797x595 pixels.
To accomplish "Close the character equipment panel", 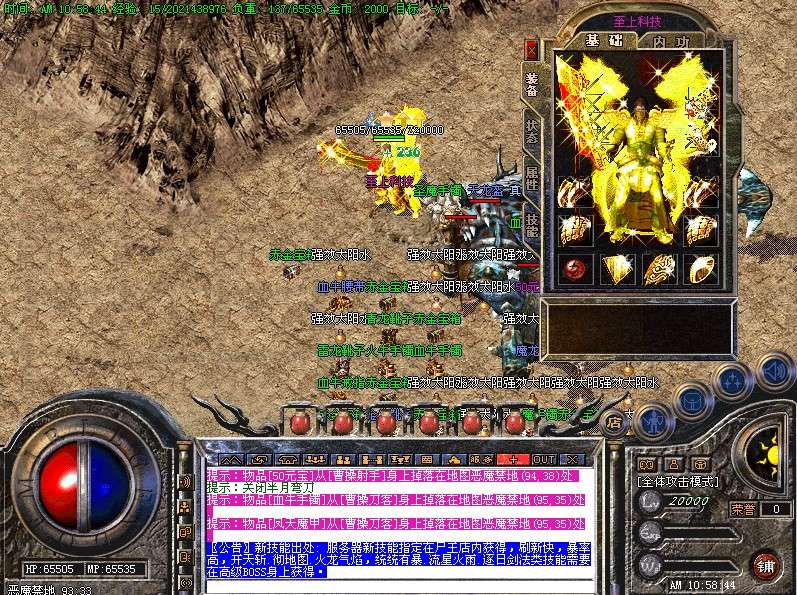I will 531,48.
